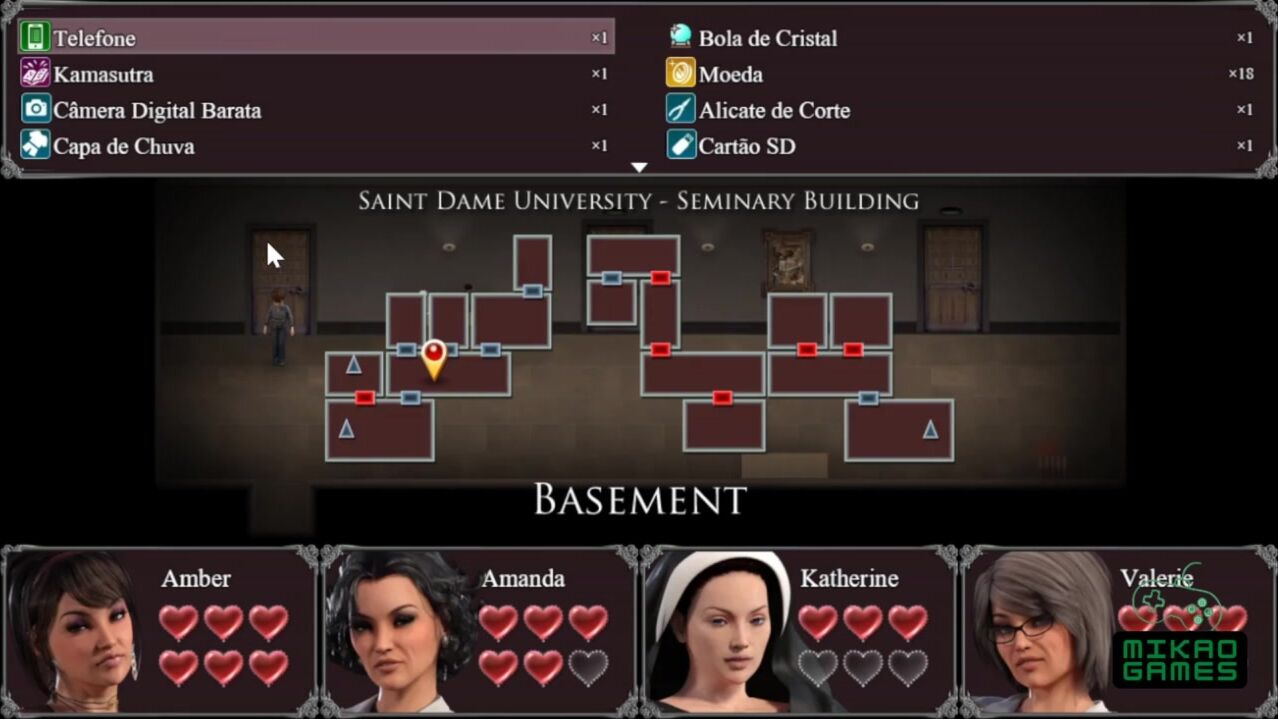This screenshot has height=719, width=1278.
Task: Choose the Cartão SD item
Action: point(960,146)
